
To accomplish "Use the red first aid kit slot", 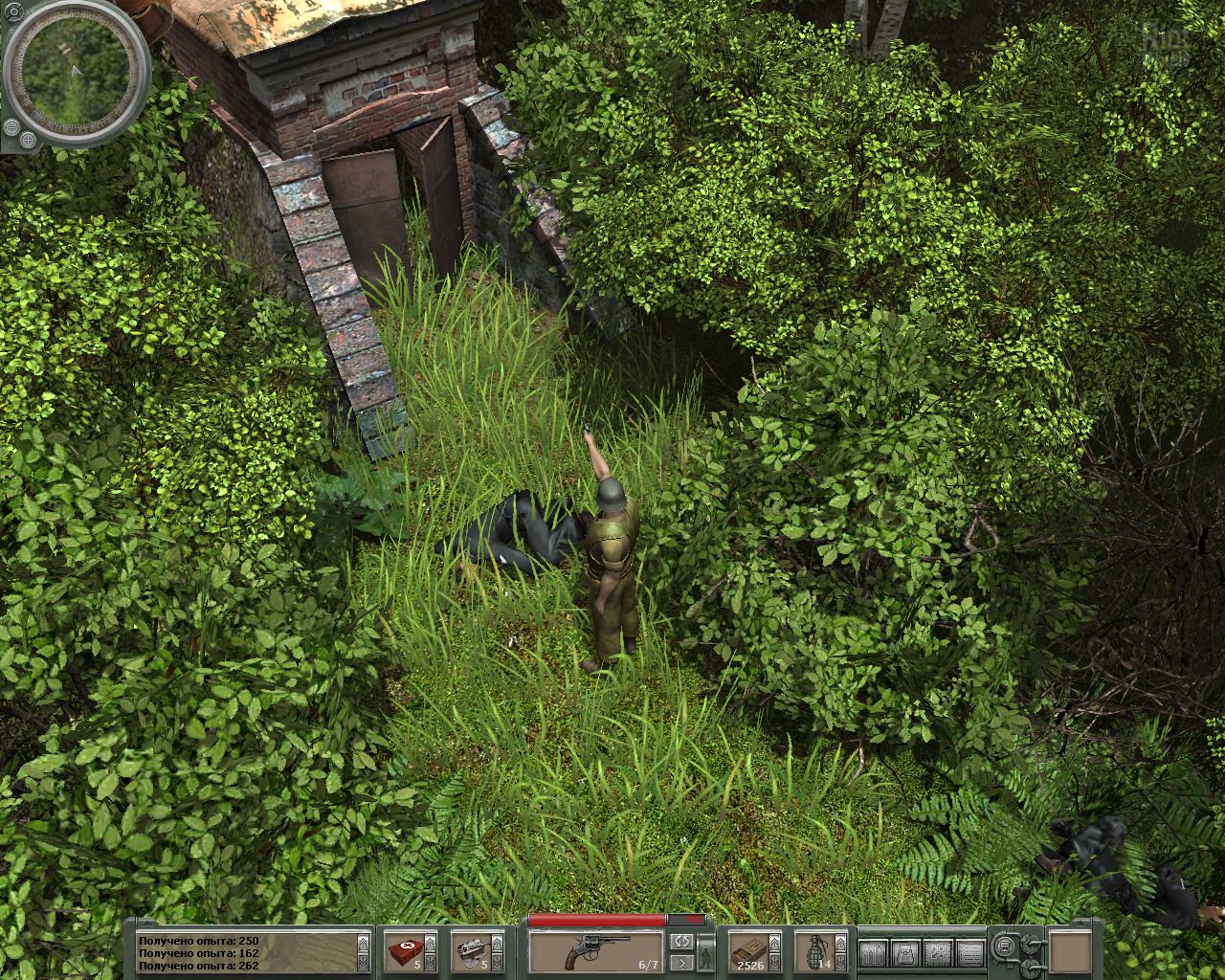I will 405,952.
